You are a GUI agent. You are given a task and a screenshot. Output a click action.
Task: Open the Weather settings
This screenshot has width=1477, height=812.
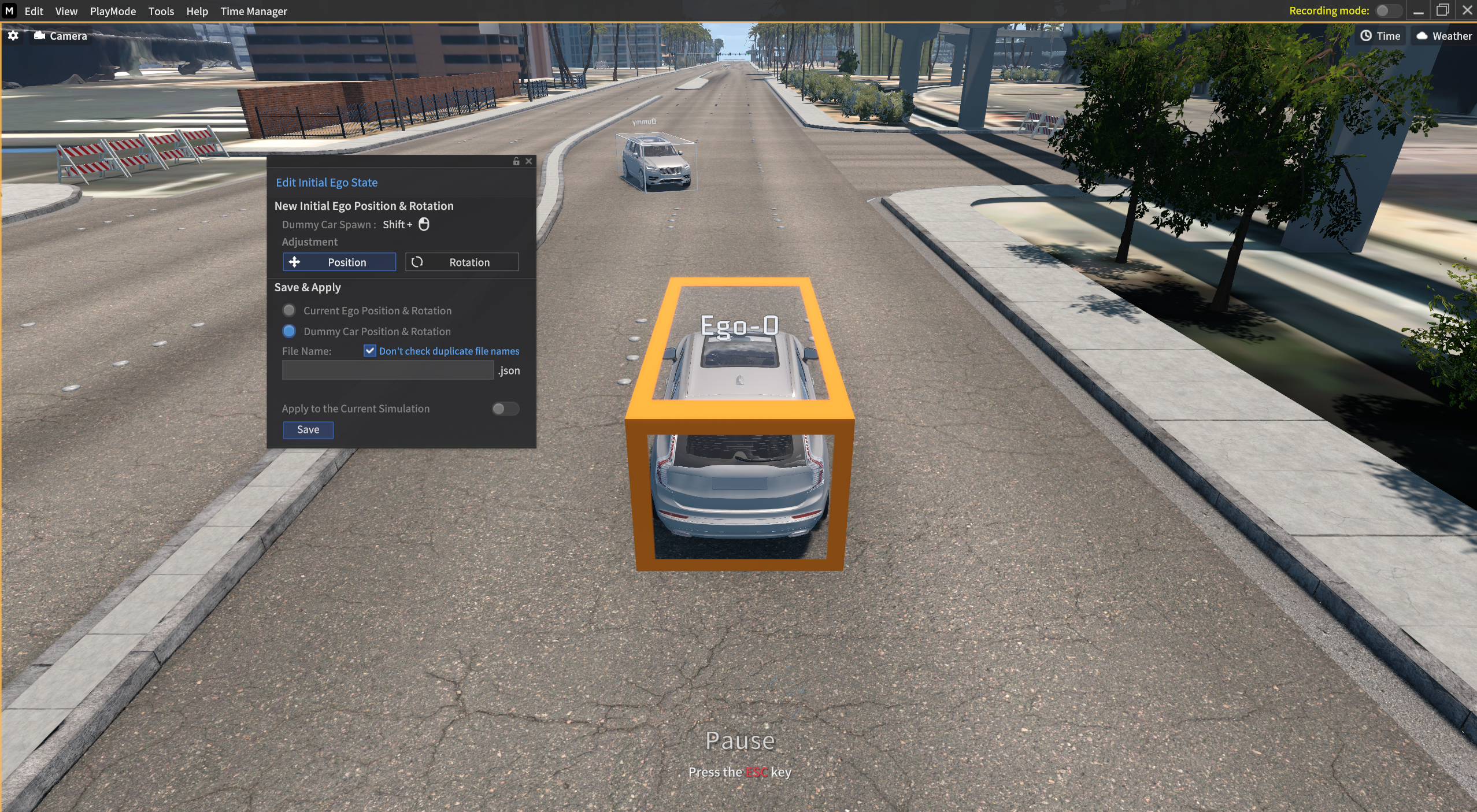pos(1443,36)
